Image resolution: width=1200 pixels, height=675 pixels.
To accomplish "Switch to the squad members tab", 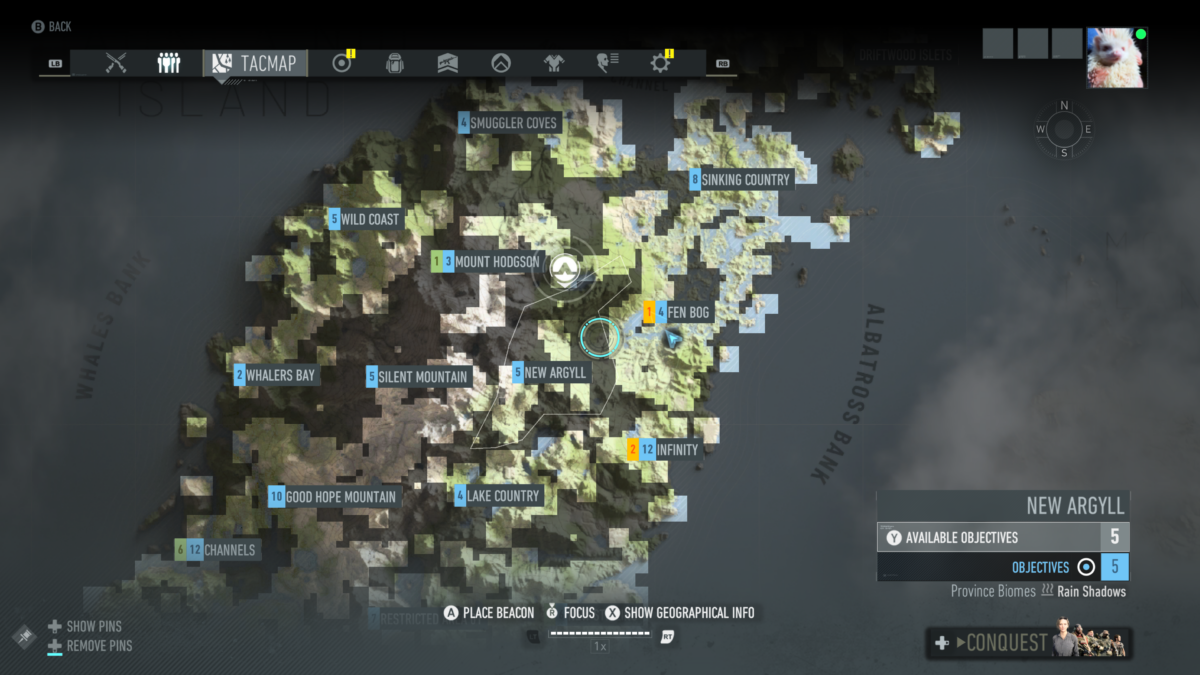I will 169,64.
